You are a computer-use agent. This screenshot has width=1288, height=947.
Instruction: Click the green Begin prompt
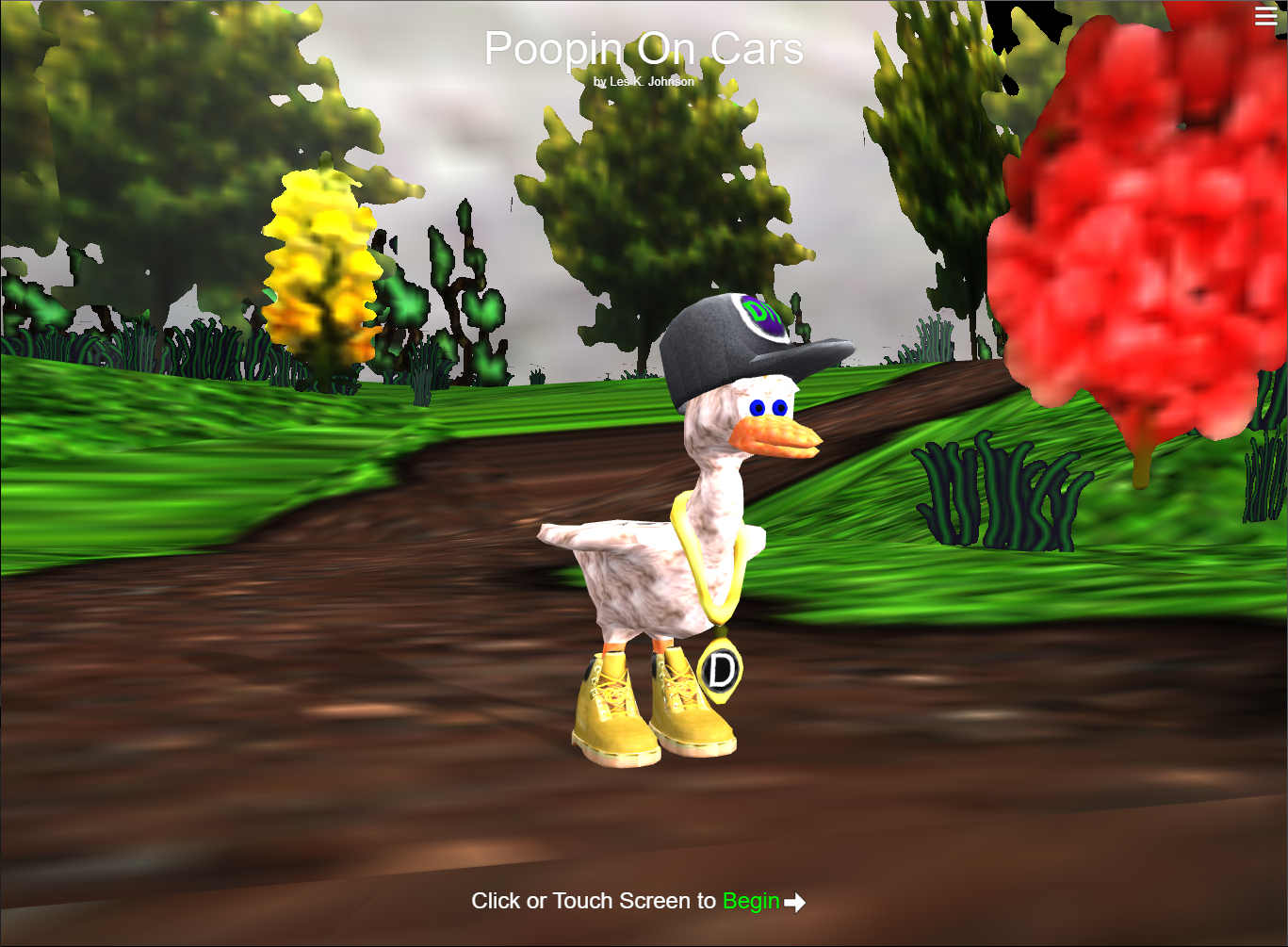tap(750, 901)
